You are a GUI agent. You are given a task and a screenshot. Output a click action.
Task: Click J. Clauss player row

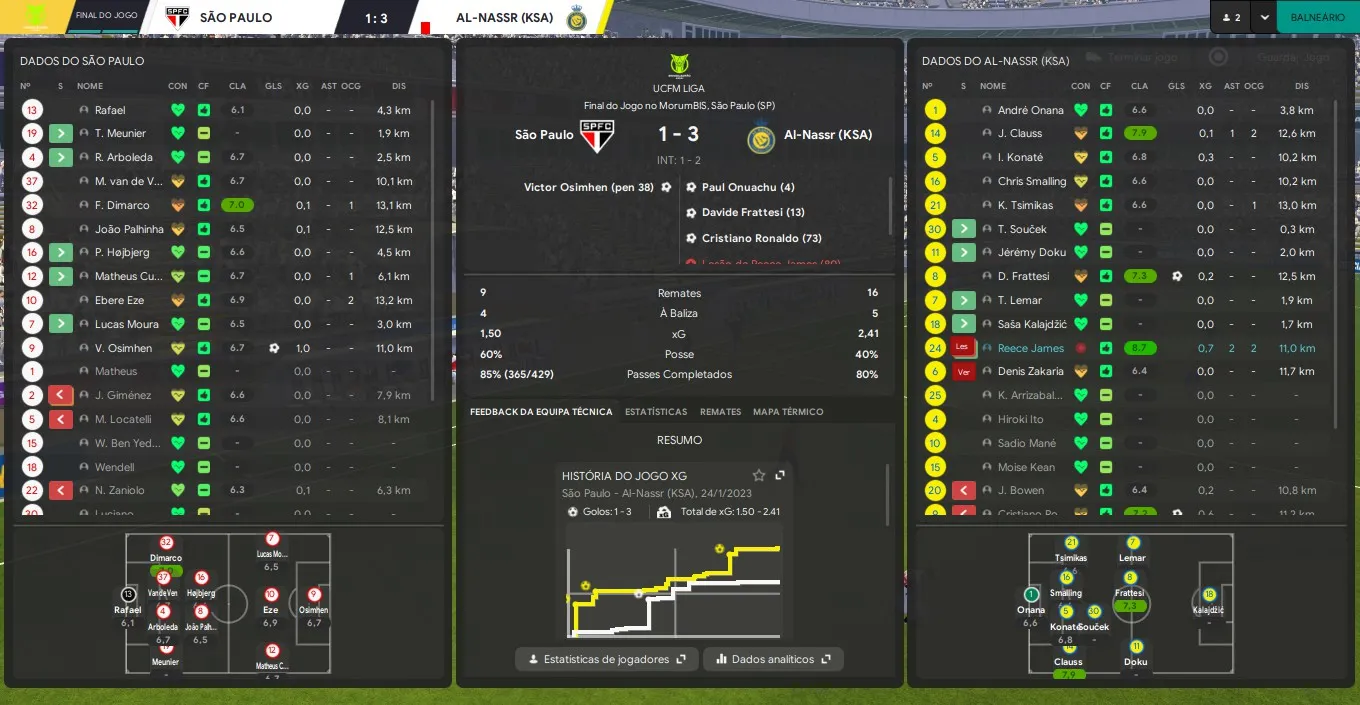1019,133
